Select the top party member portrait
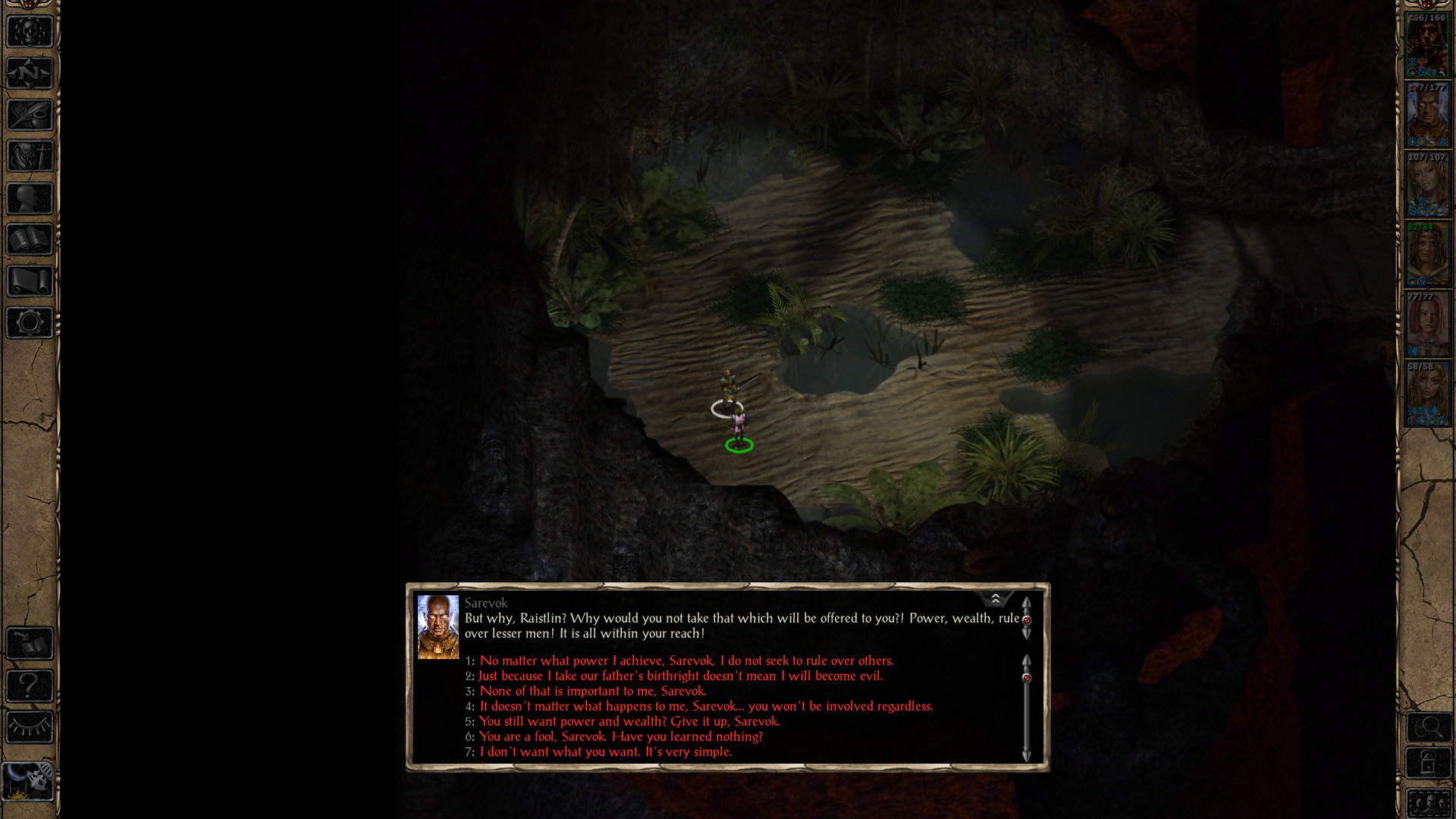Screen dimensions: 1456x819 (1427, 45)
